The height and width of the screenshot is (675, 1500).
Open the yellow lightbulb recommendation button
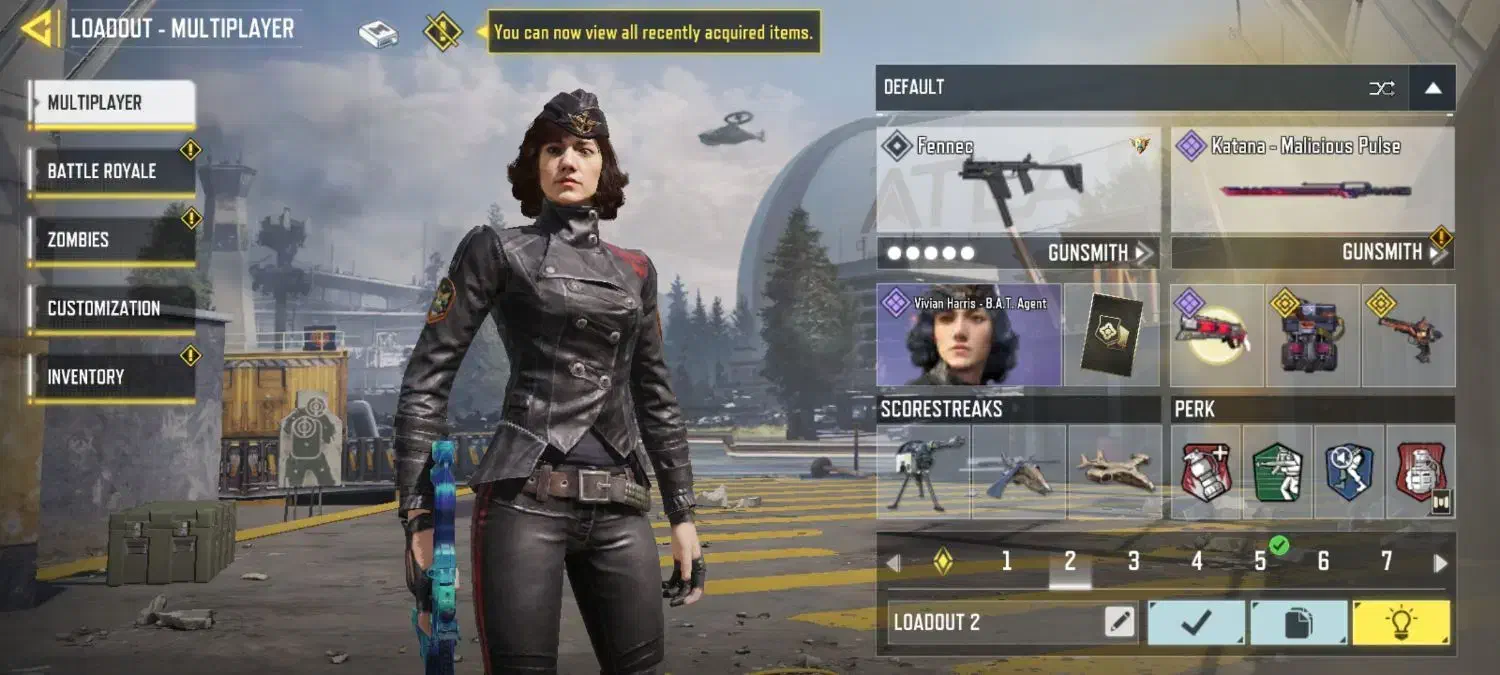pyautogui.click(x=1400, y=623)
